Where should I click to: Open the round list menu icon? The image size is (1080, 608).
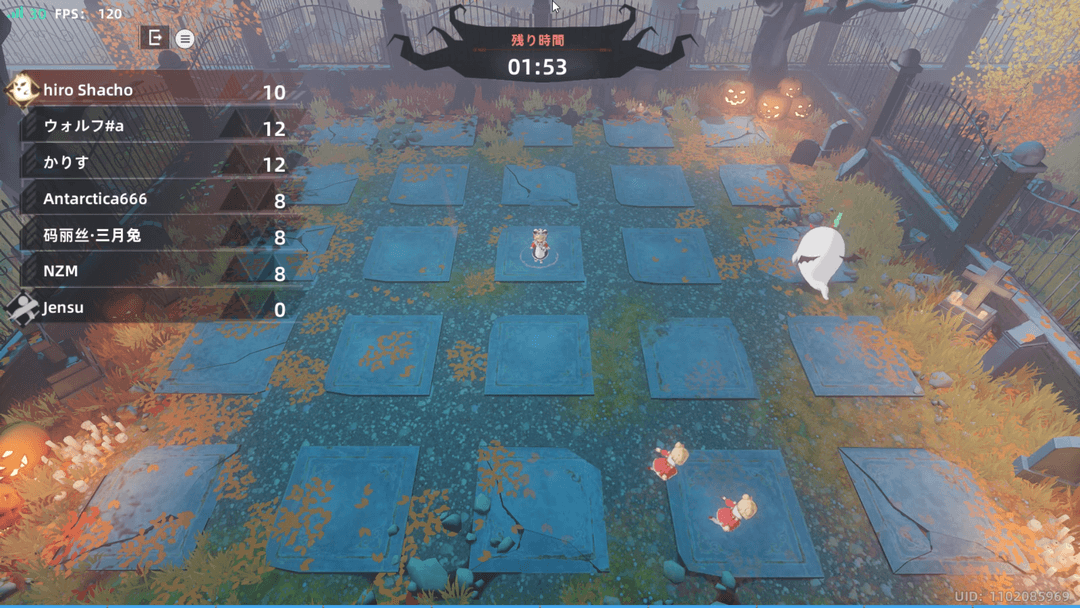pos(185,39)
